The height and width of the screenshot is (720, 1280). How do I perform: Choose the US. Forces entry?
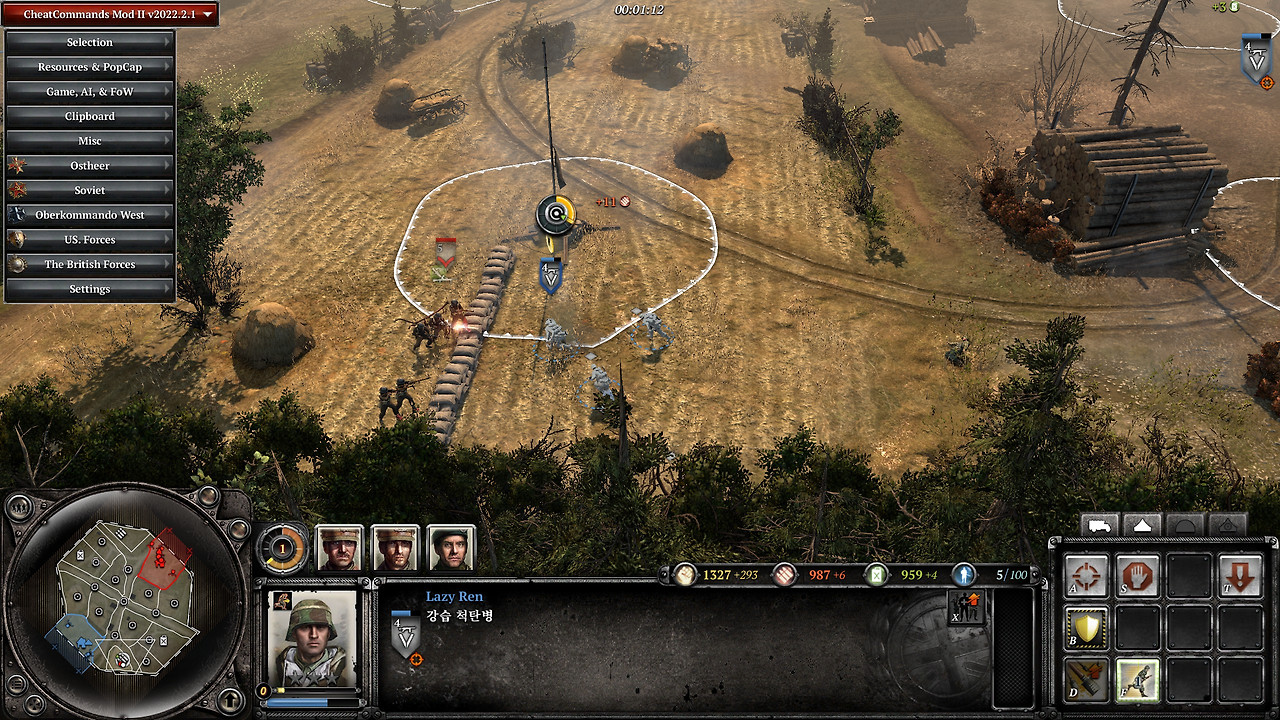[x=90, y=240]
